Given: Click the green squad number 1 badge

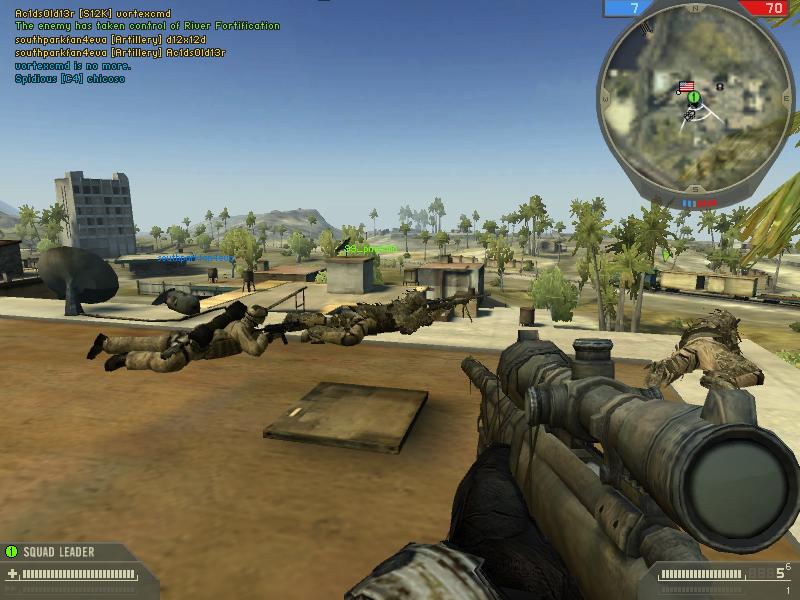Looking at the screenshot, I should (12, 551).
